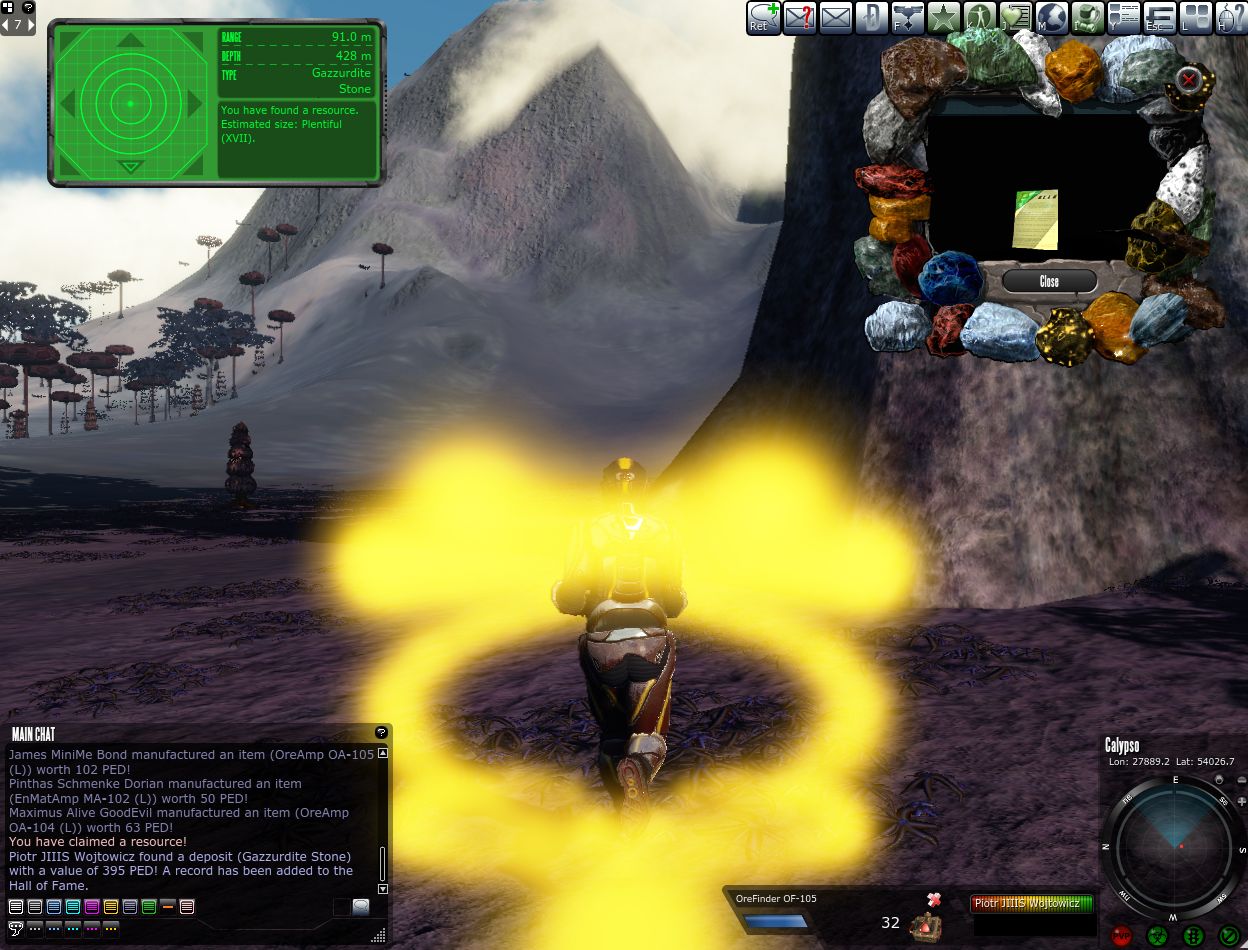This screenshot has width=1248, height=950.
Task: Close the resource claim window
Action: pyautogui.click(x=1049, y=281)
